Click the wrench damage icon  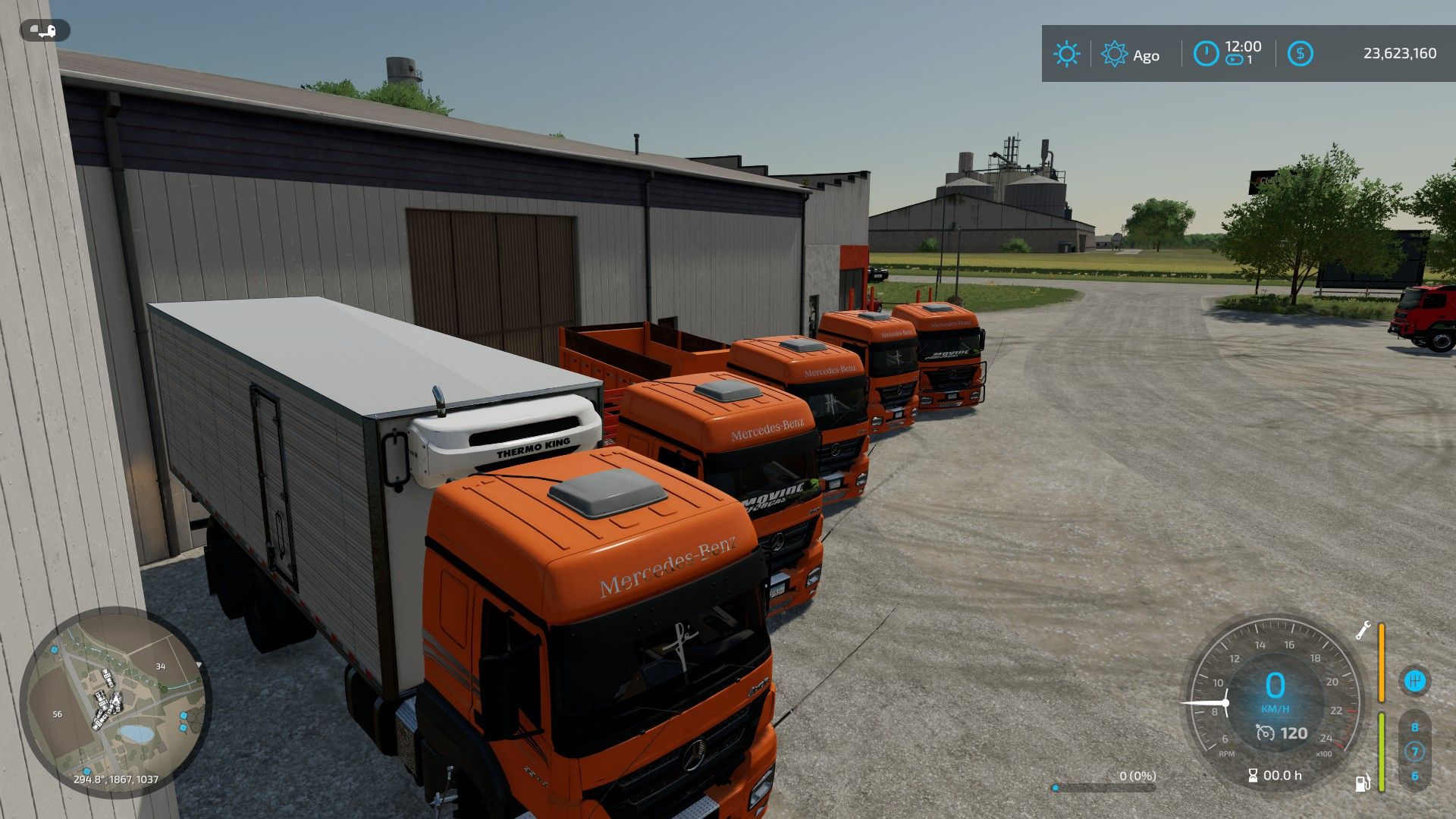point(1363,630)
